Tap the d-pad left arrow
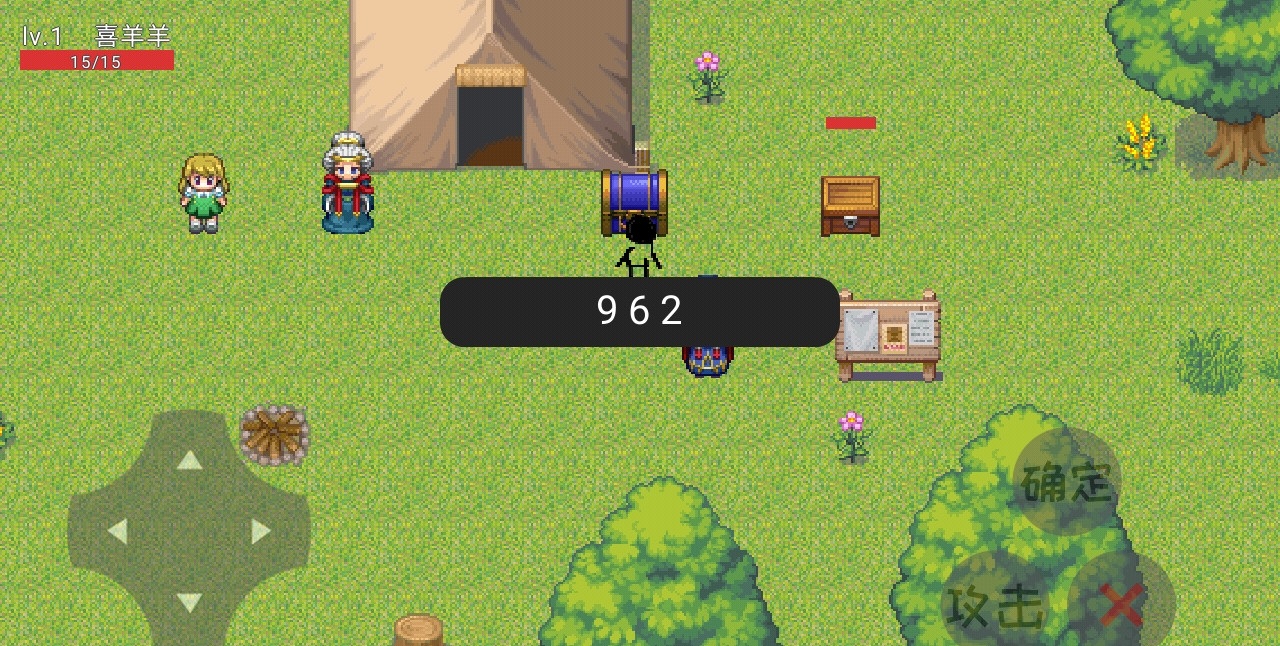The height and width of the screenshot is (646, 1280). tap(117, 531)
